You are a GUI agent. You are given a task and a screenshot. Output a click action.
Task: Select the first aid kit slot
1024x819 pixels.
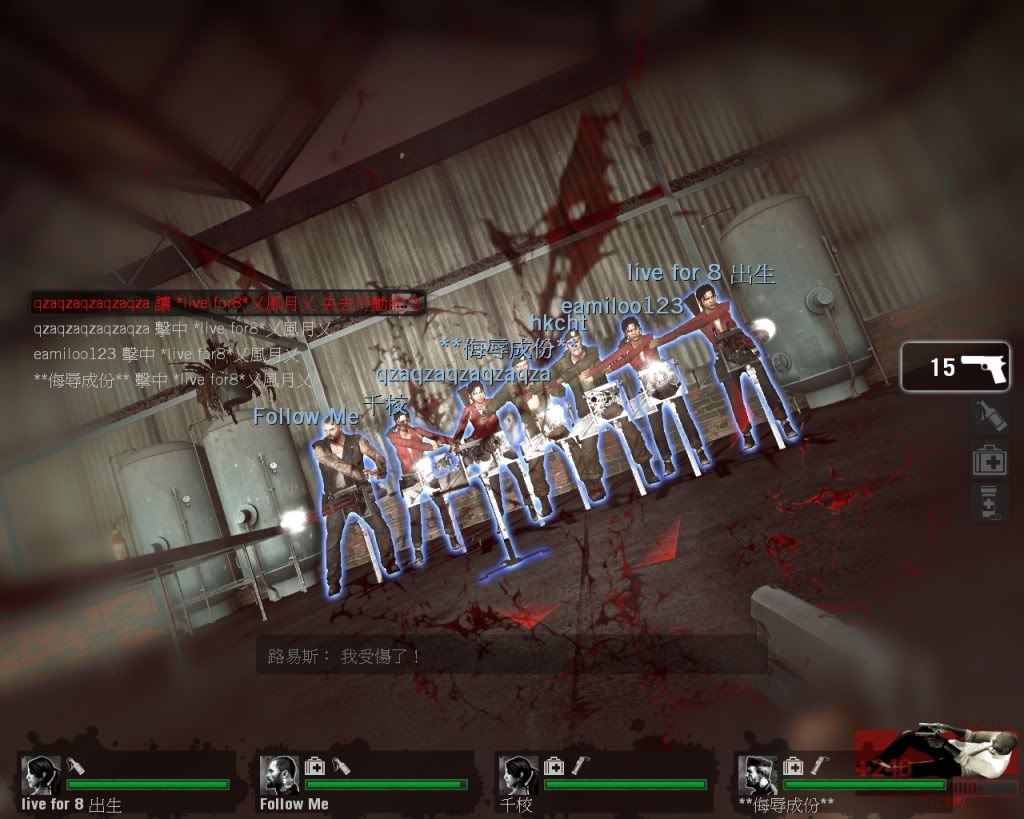click(987, 460)
